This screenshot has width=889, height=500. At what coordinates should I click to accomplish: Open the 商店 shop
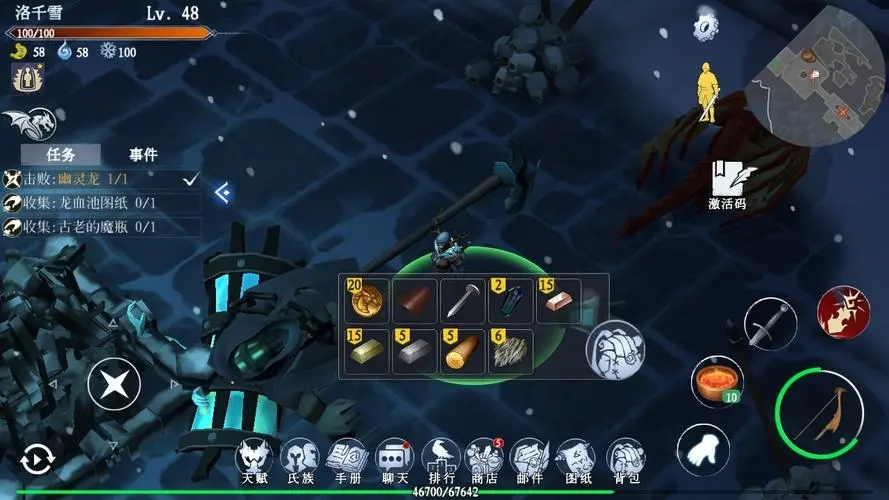point(484,461)
